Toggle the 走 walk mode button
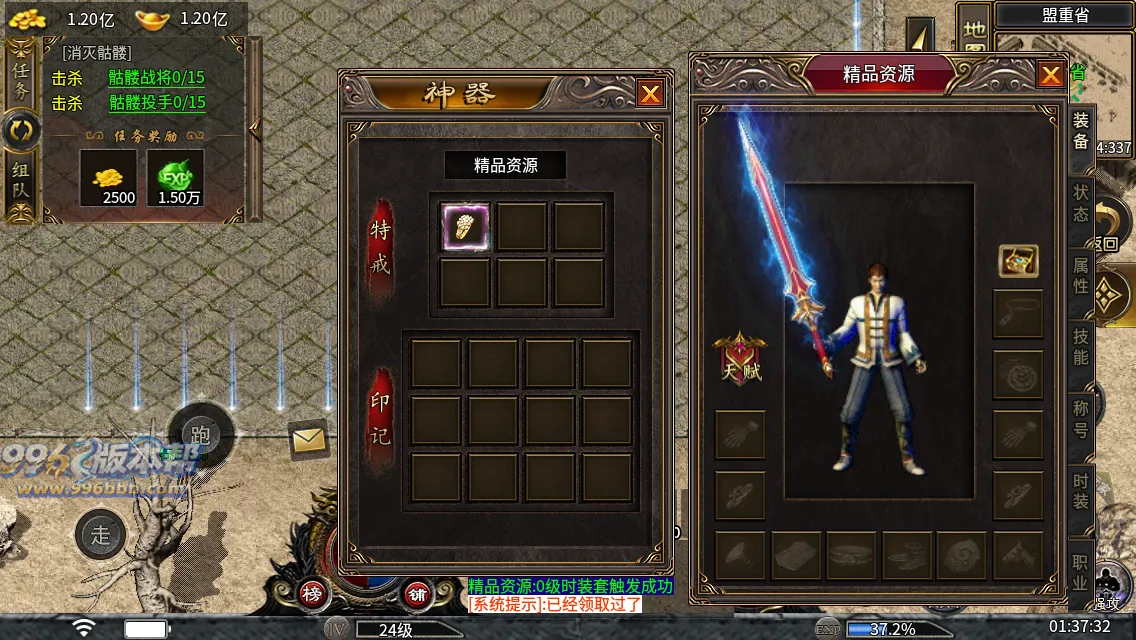The image size is (1136, 640). pos(101,534)
